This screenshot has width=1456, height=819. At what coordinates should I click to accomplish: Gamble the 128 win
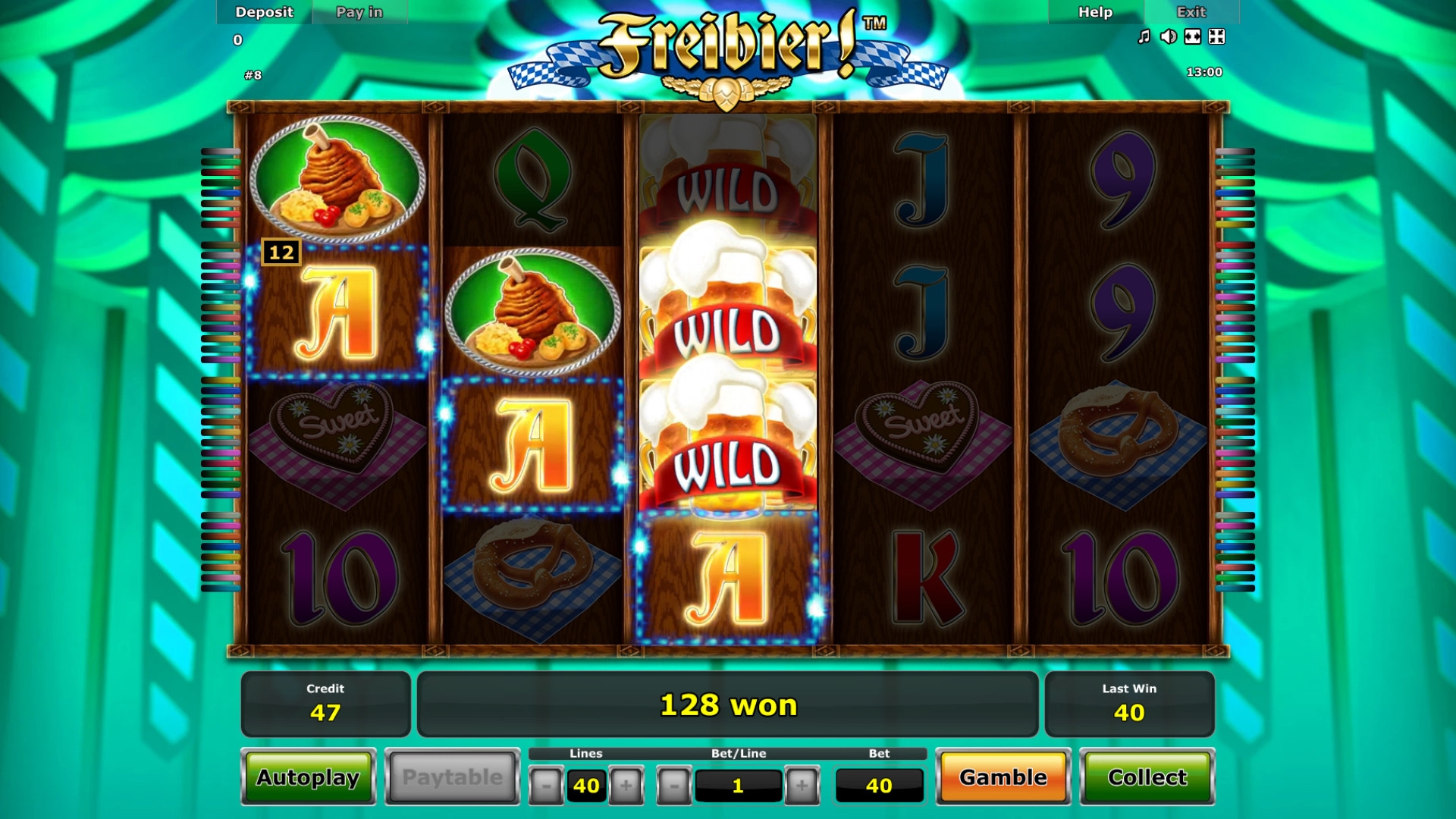(x=1003, y=777)
